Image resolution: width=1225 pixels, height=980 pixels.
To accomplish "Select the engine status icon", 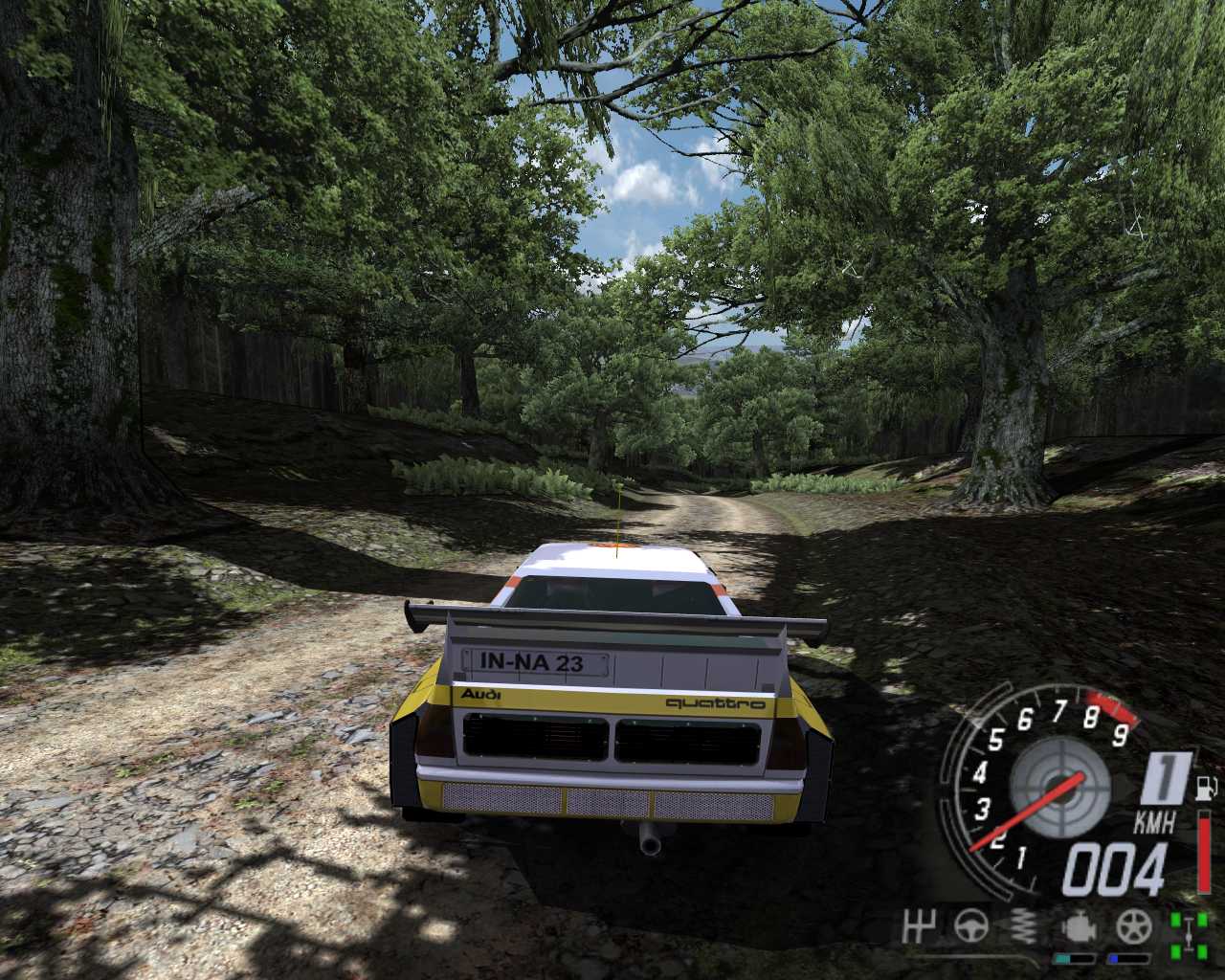I will pos(1079,925).
